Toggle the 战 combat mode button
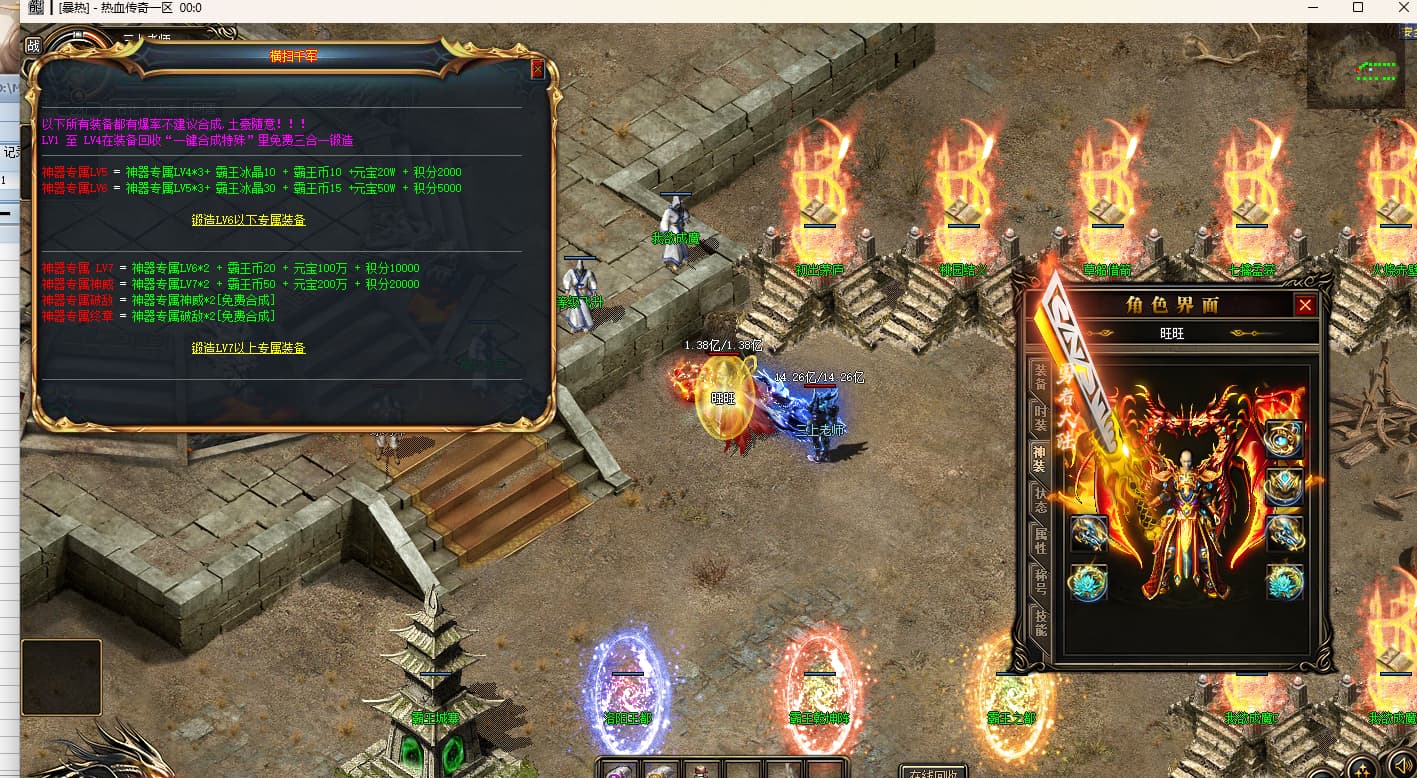Image resolution: width=1417 pixels, height=778 pixels. pyautogui.click(x=32, y=45)
